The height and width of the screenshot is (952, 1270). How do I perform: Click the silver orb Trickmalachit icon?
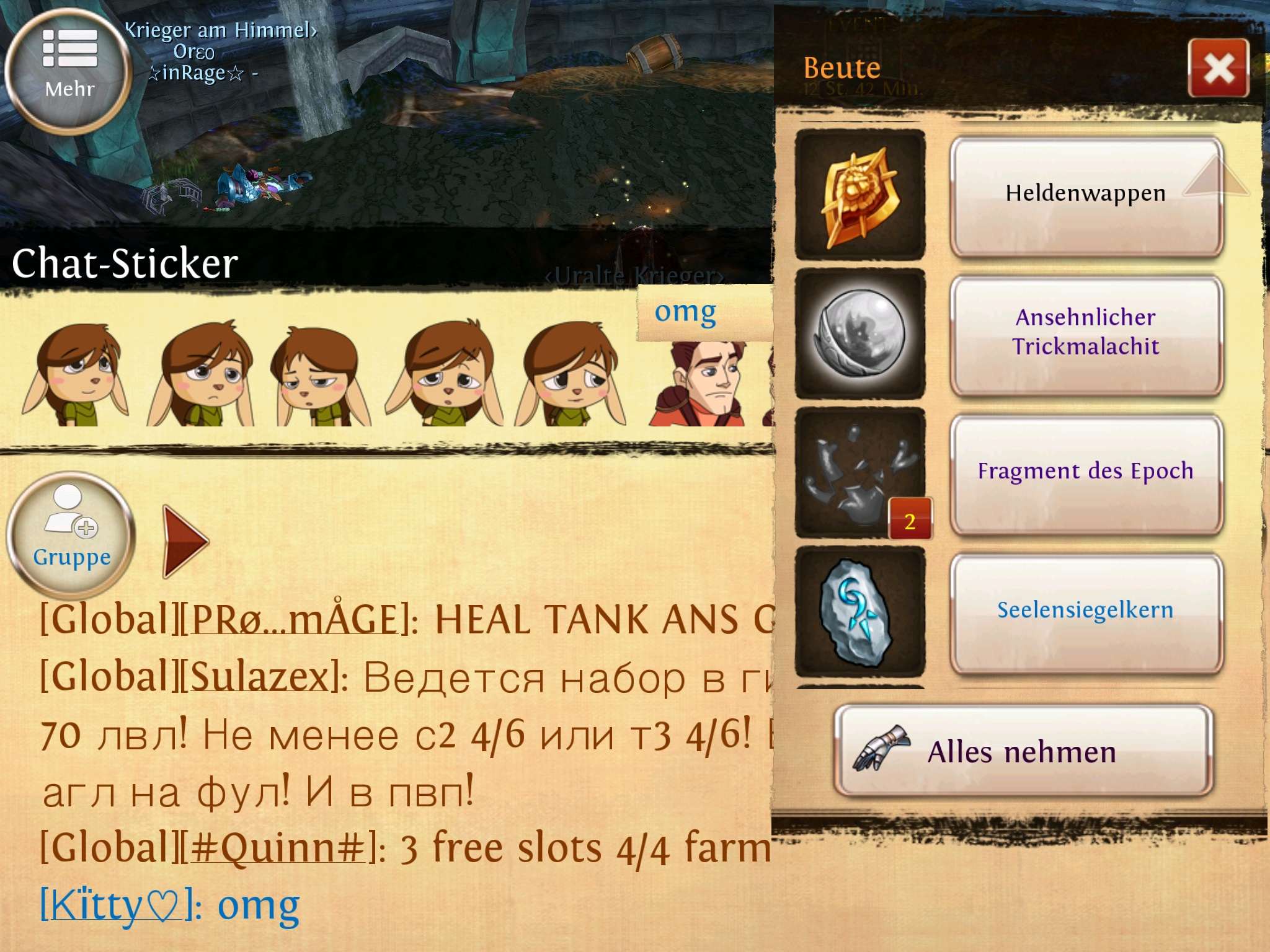tap(860, 333)
